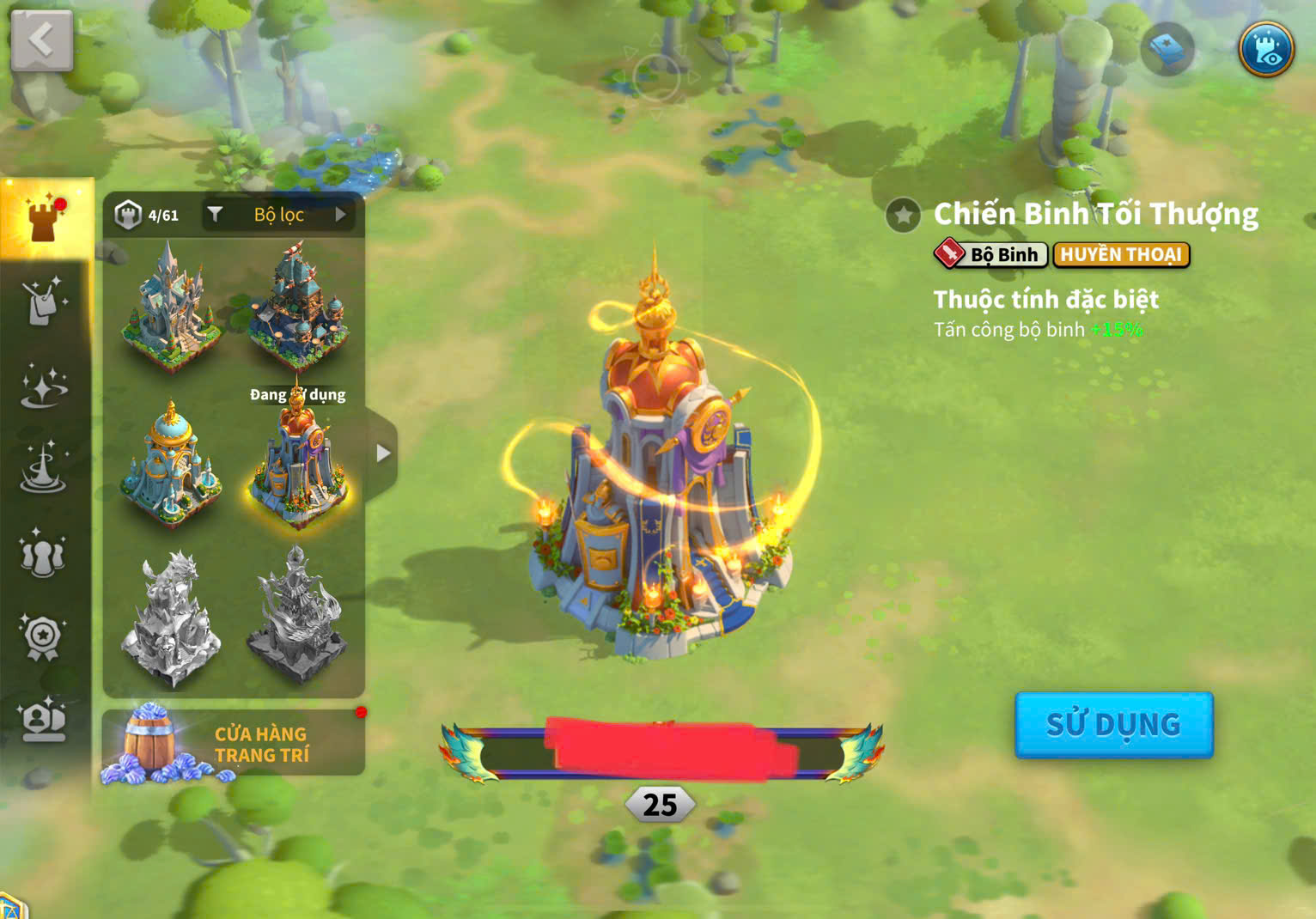Image resolution: width=1316 pixels, height=919 pixels.
Task: Open the blue book collection icon
Action: [x=1167, y=49]
